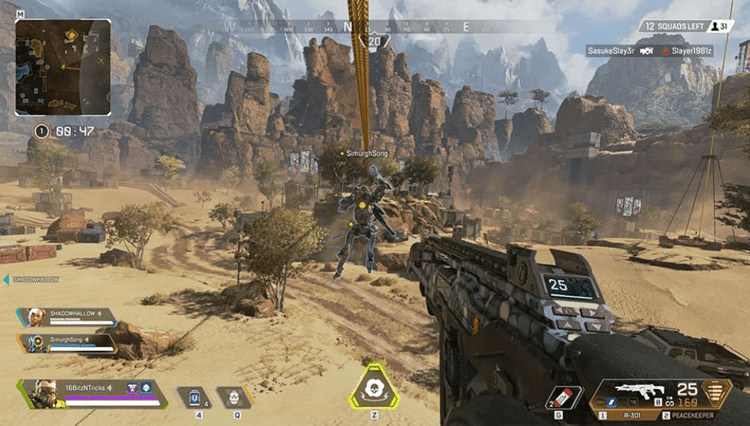The width and height of the screenshot is (750, 426).
Task: Activate the skull tactical ability
Action: coord(233,397)
